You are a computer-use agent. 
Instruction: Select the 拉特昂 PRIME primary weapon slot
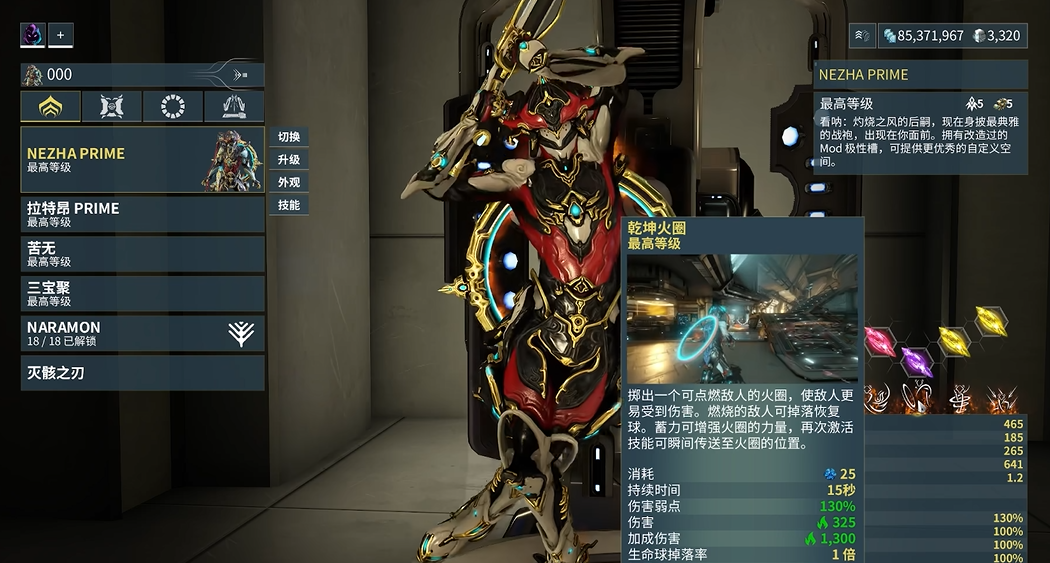coord(142,214)
